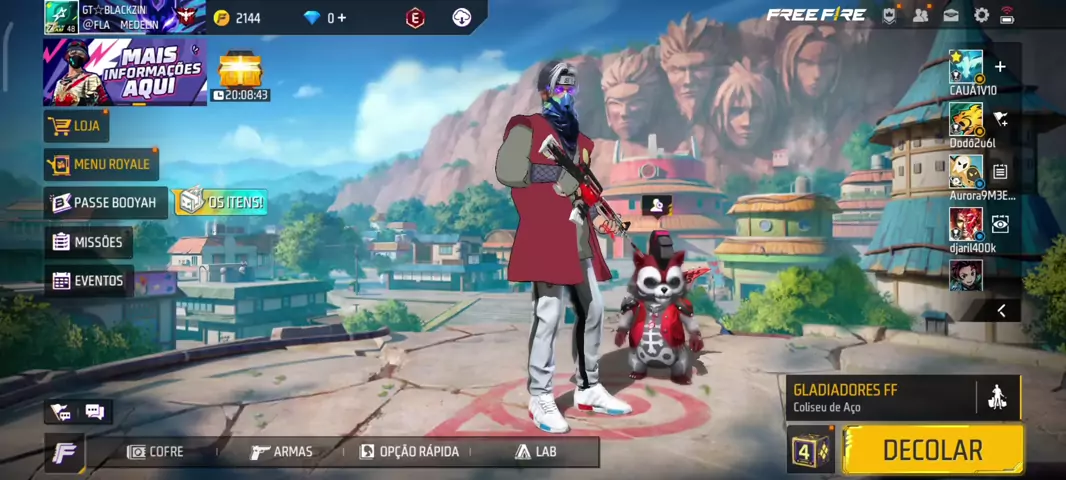Open the LOJA shop
The image size is (1066, 480).
tap(76, 126)
